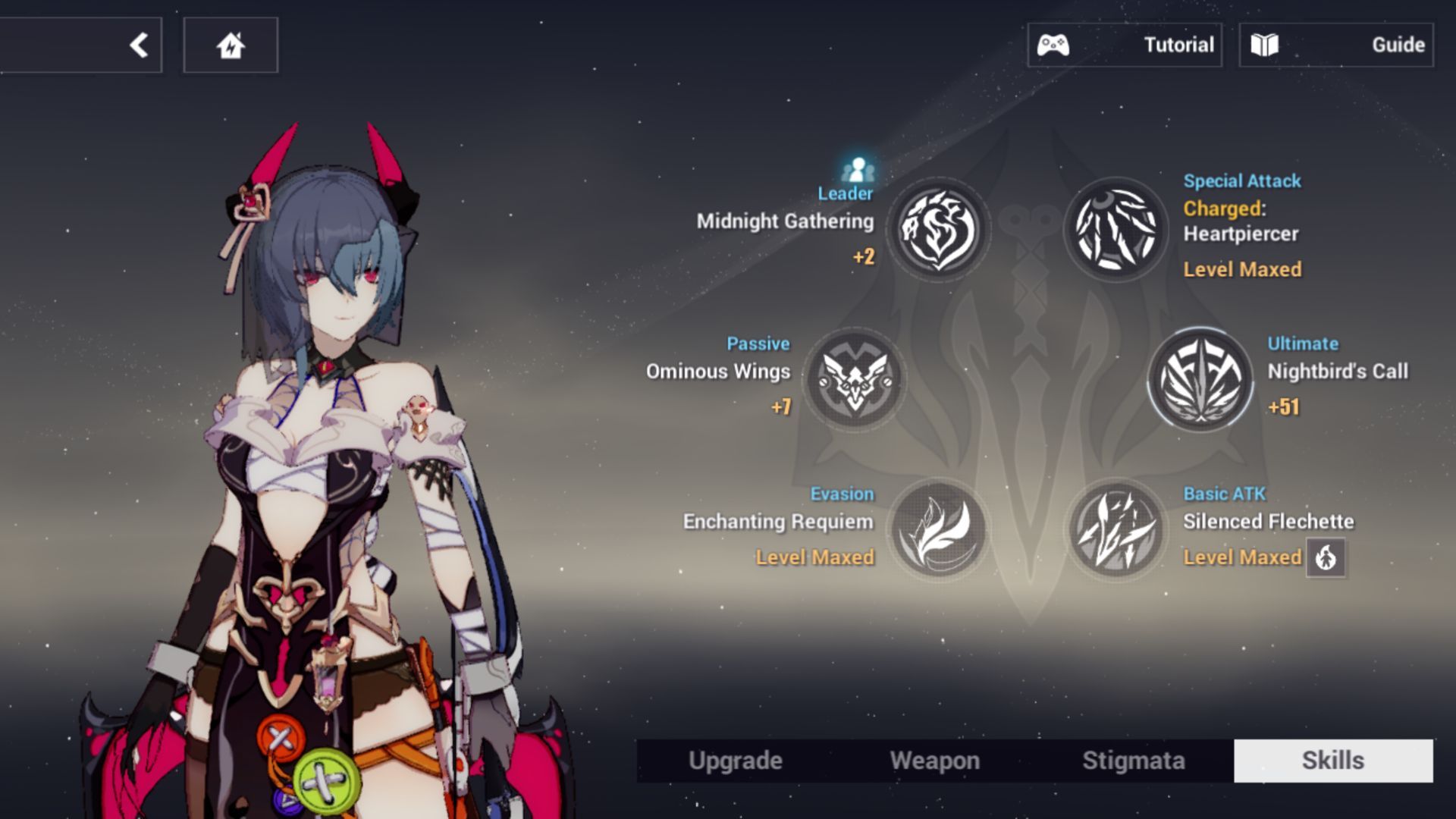1456x819 pixels.
Task: Open the Stigmata tab
Action: click(1133, 760)
